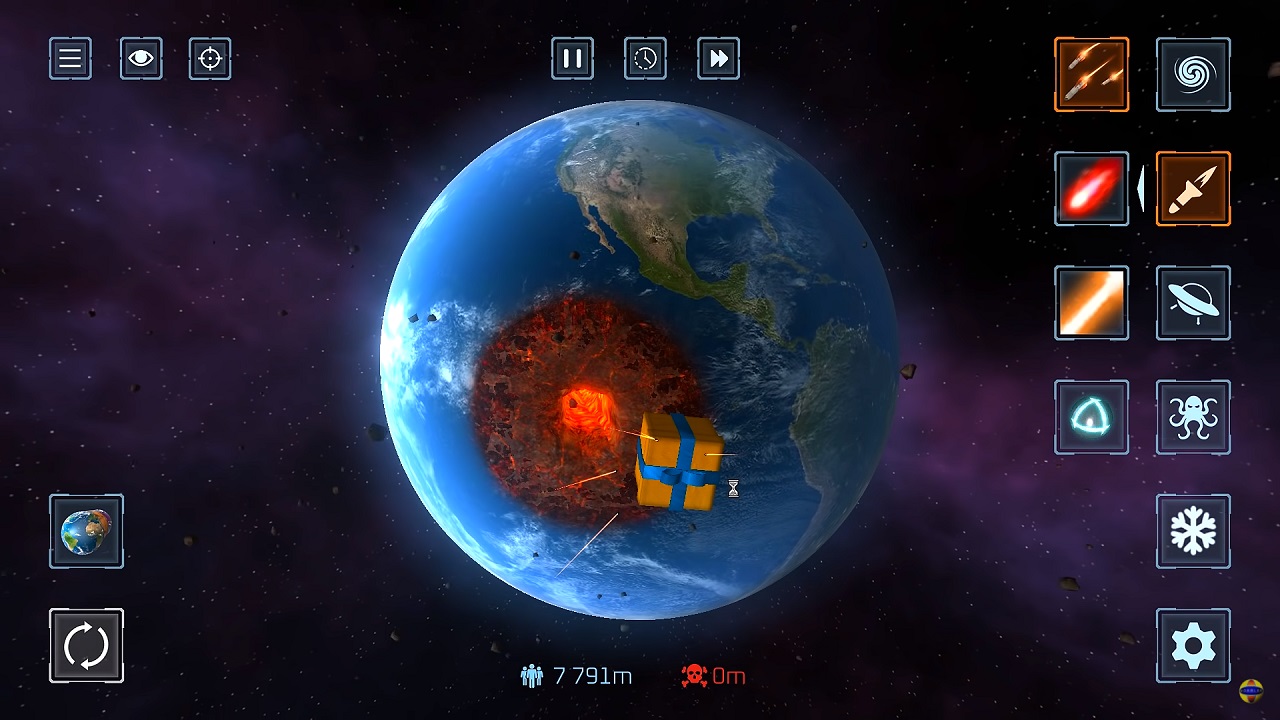This screenshot has height=720, width=1280.
Task: Fast-forward the simulation speed
Action: tap(718, 59)
